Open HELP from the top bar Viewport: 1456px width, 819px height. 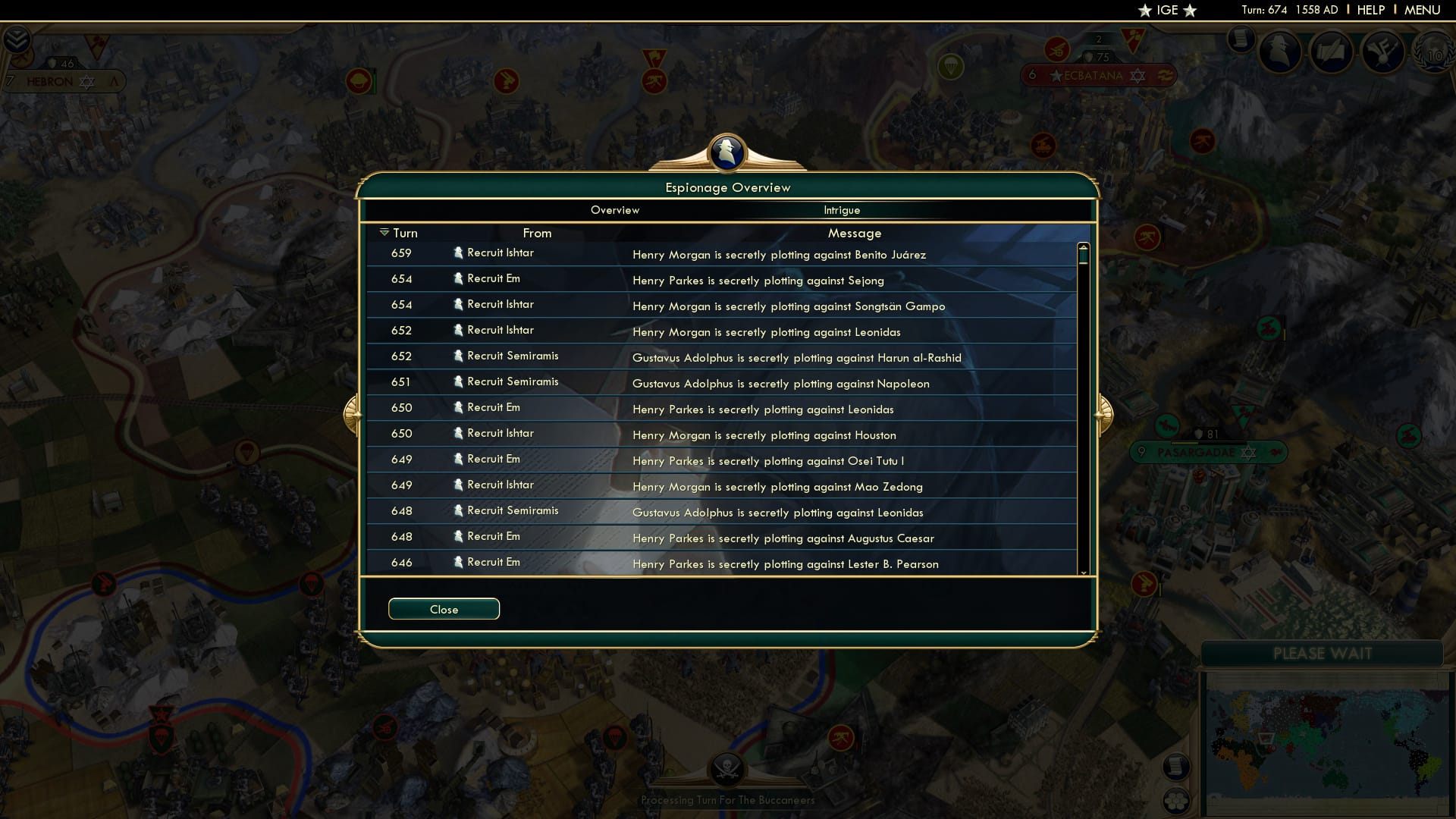click(x=1370, y=10)
